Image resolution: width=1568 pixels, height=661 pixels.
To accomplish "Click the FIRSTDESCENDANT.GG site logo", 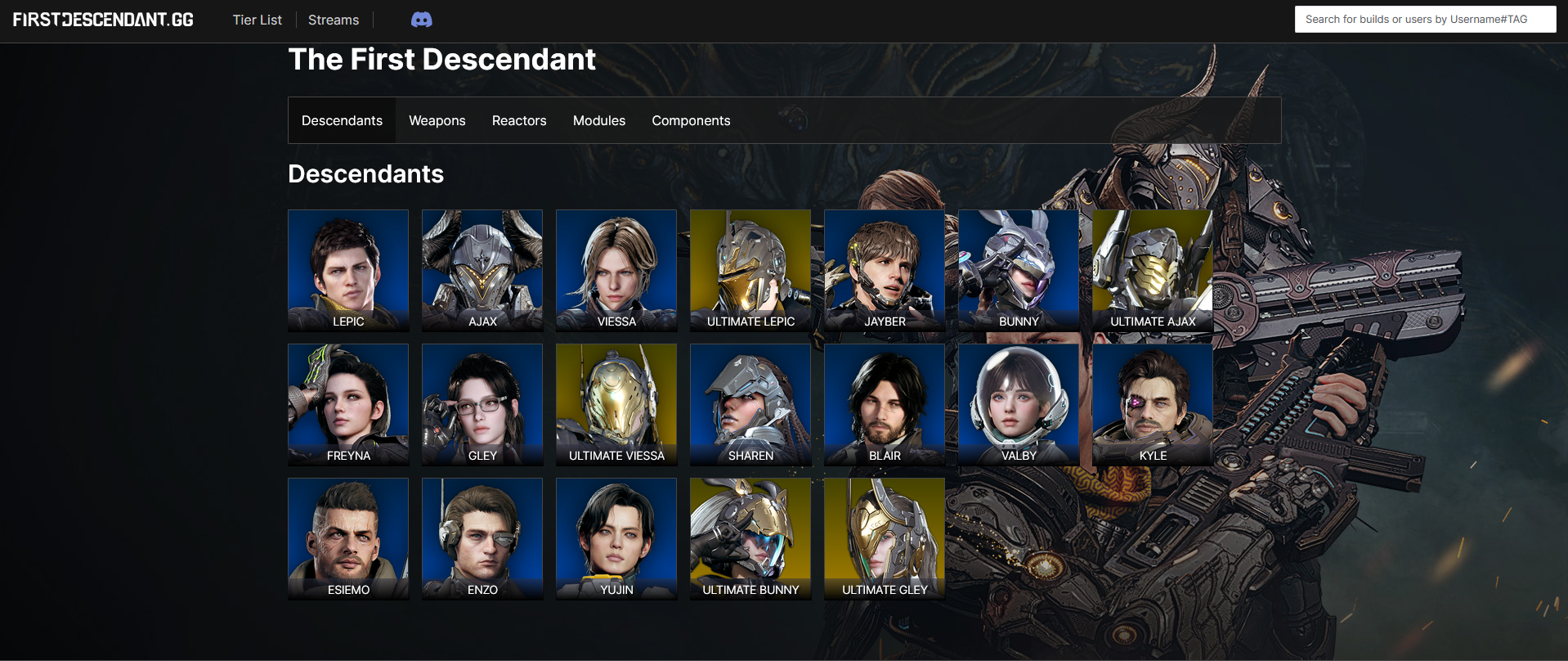I will [101, 19].
